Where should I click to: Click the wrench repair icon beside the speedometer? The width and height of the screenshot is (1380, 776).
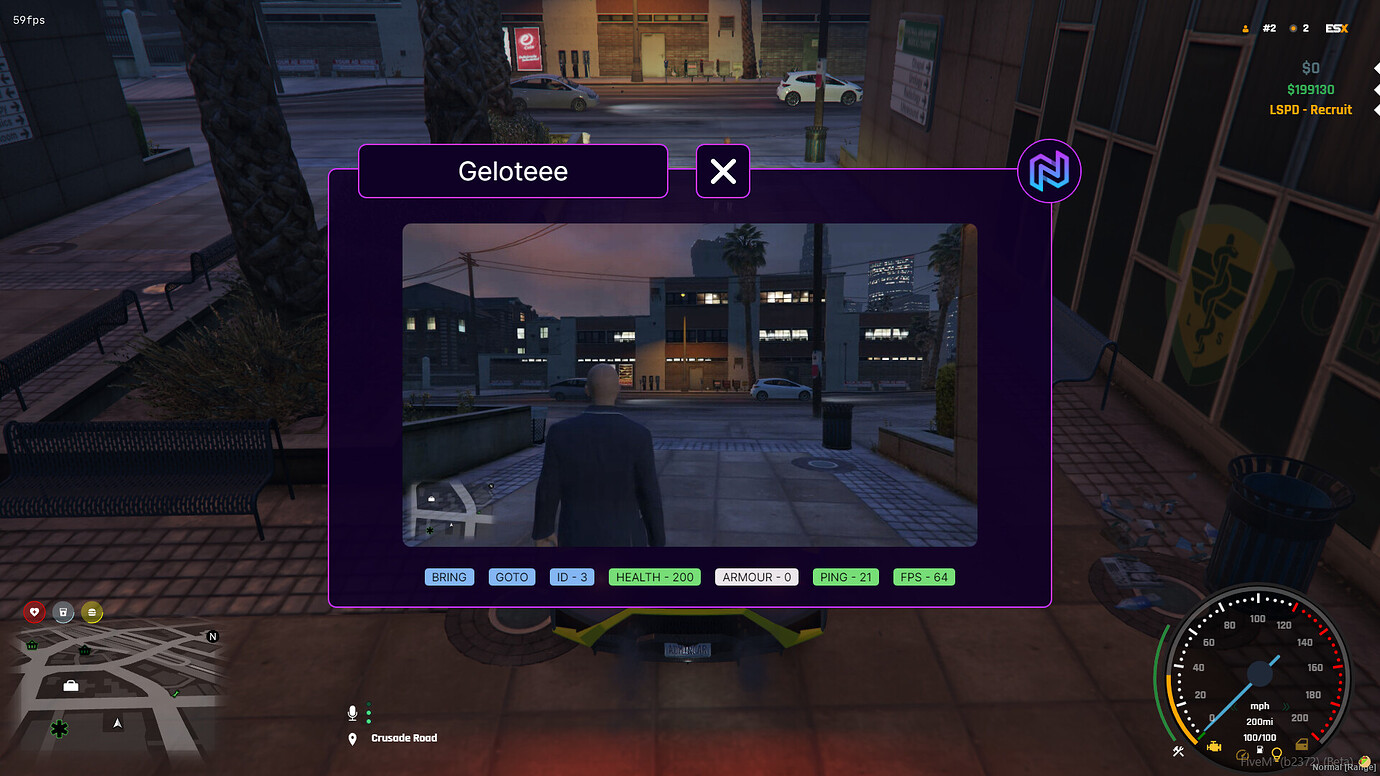1178,750
